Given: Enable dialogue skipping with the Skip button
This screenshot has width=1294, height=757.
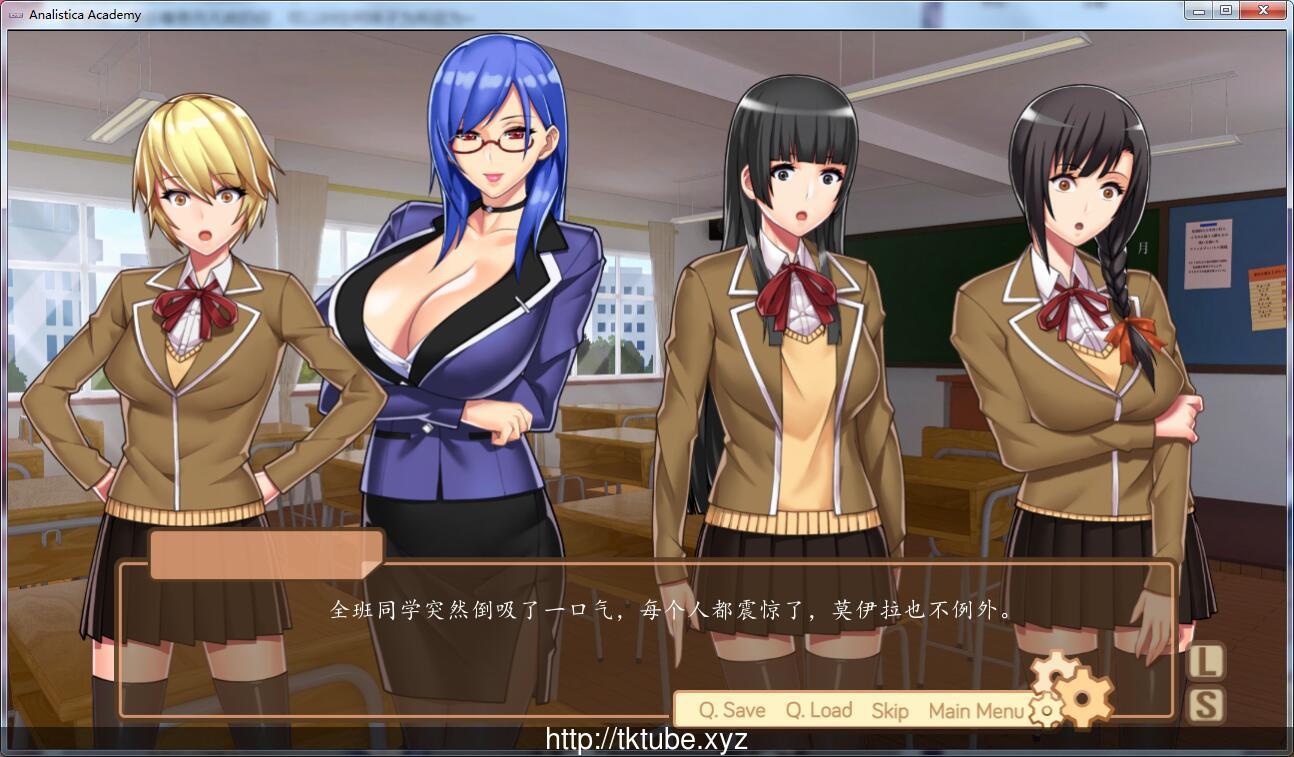Looking at the screenshot, I should tap(888, 711).
